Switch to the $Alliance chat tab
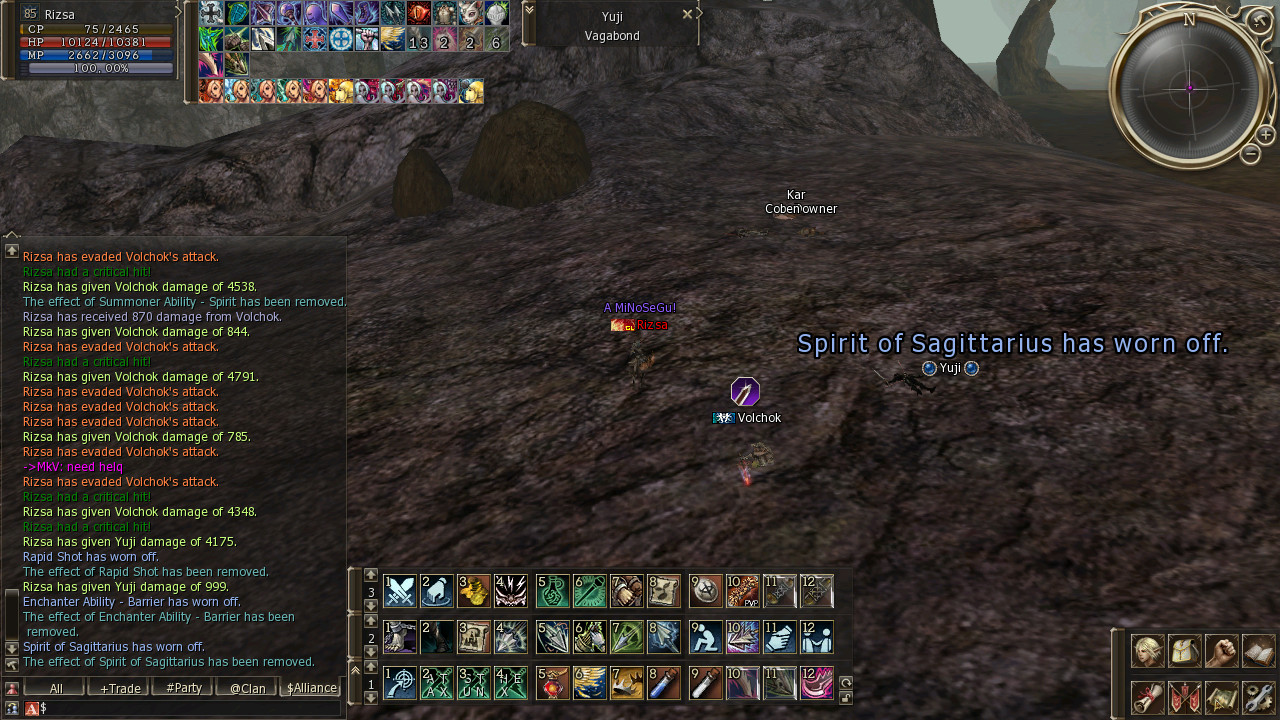Viewport: 1280px width, 720px height. [312, 688]
